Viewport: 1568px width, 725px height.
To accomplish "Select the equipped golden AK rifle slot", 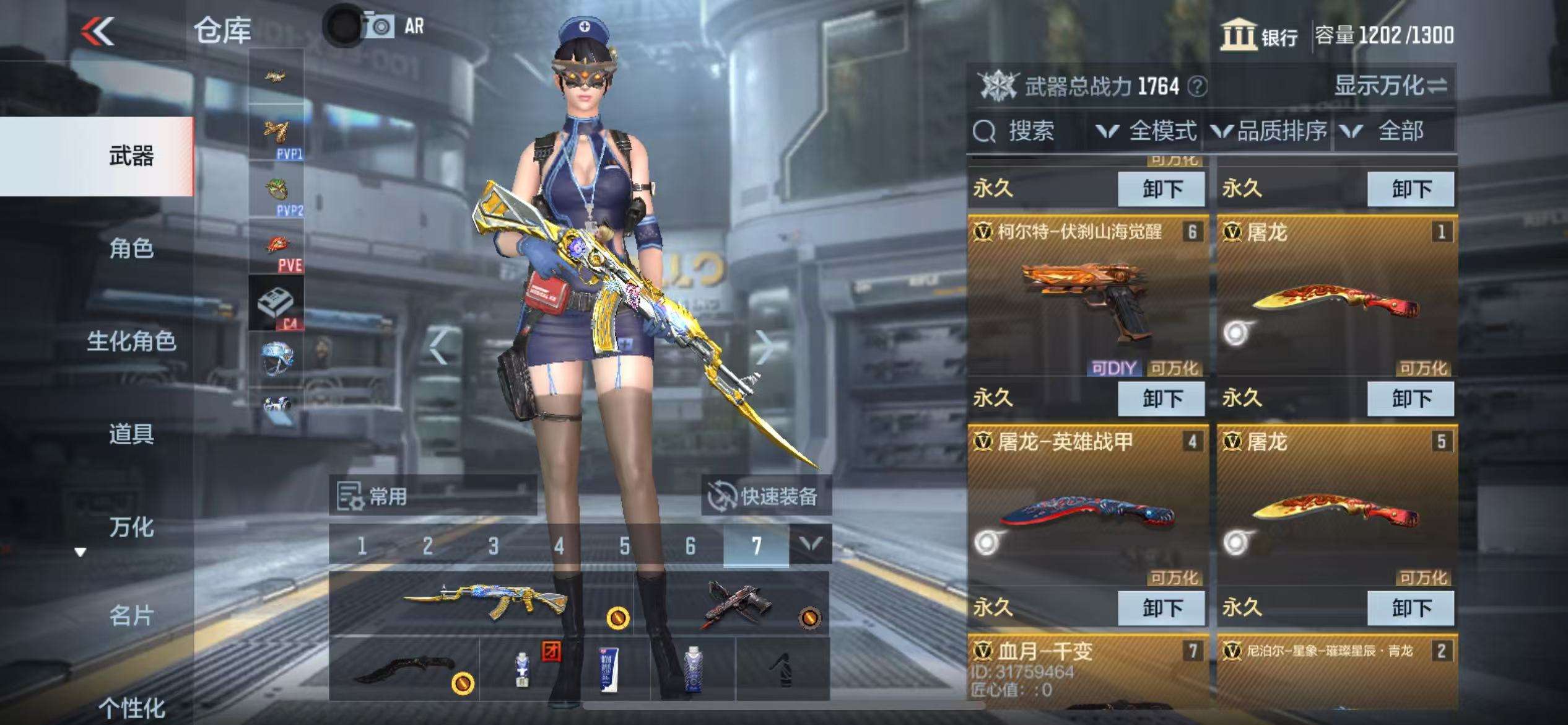I will [x=483, y=602].
